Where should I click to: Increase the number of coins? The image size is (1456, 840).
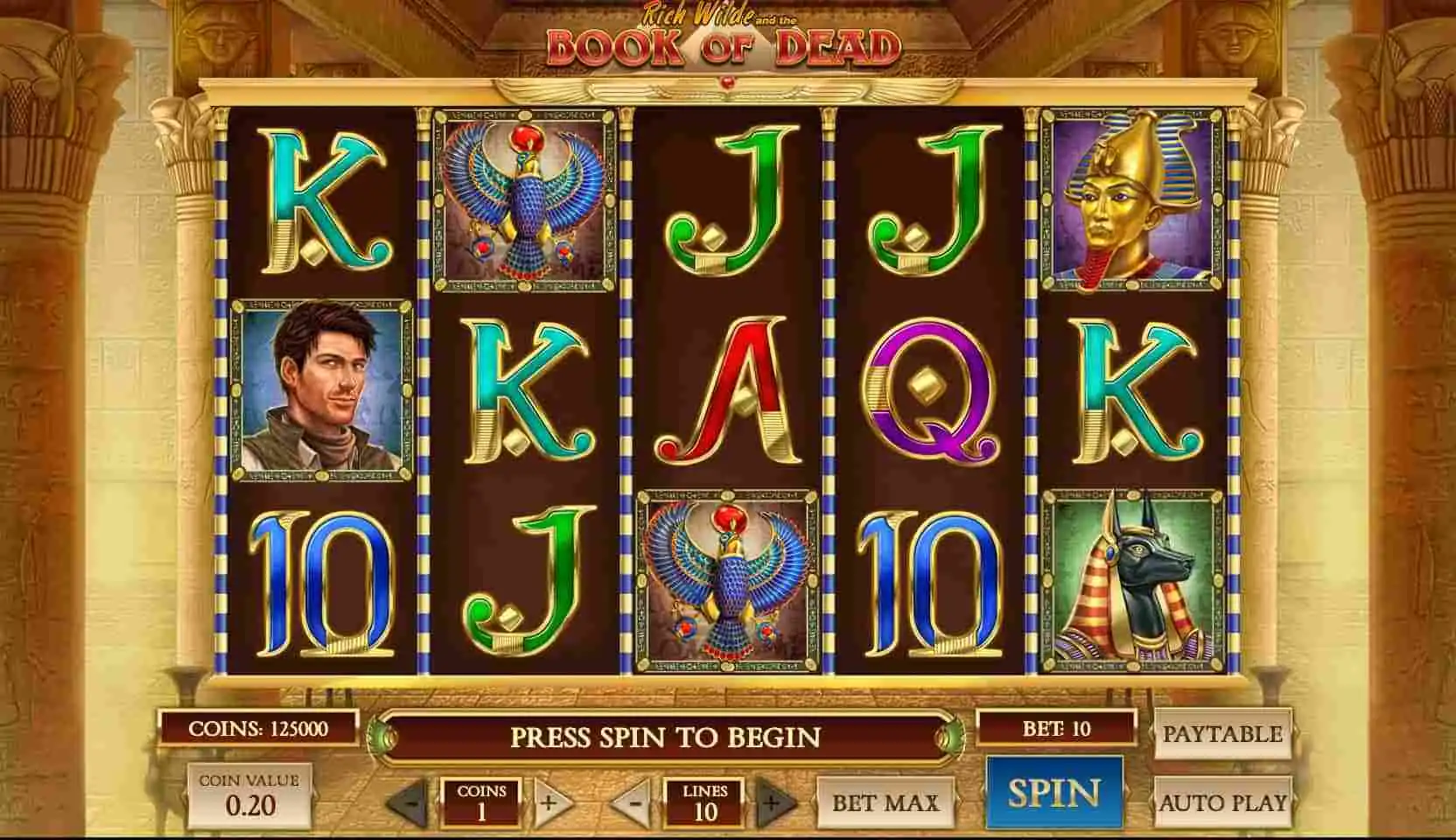549,801
